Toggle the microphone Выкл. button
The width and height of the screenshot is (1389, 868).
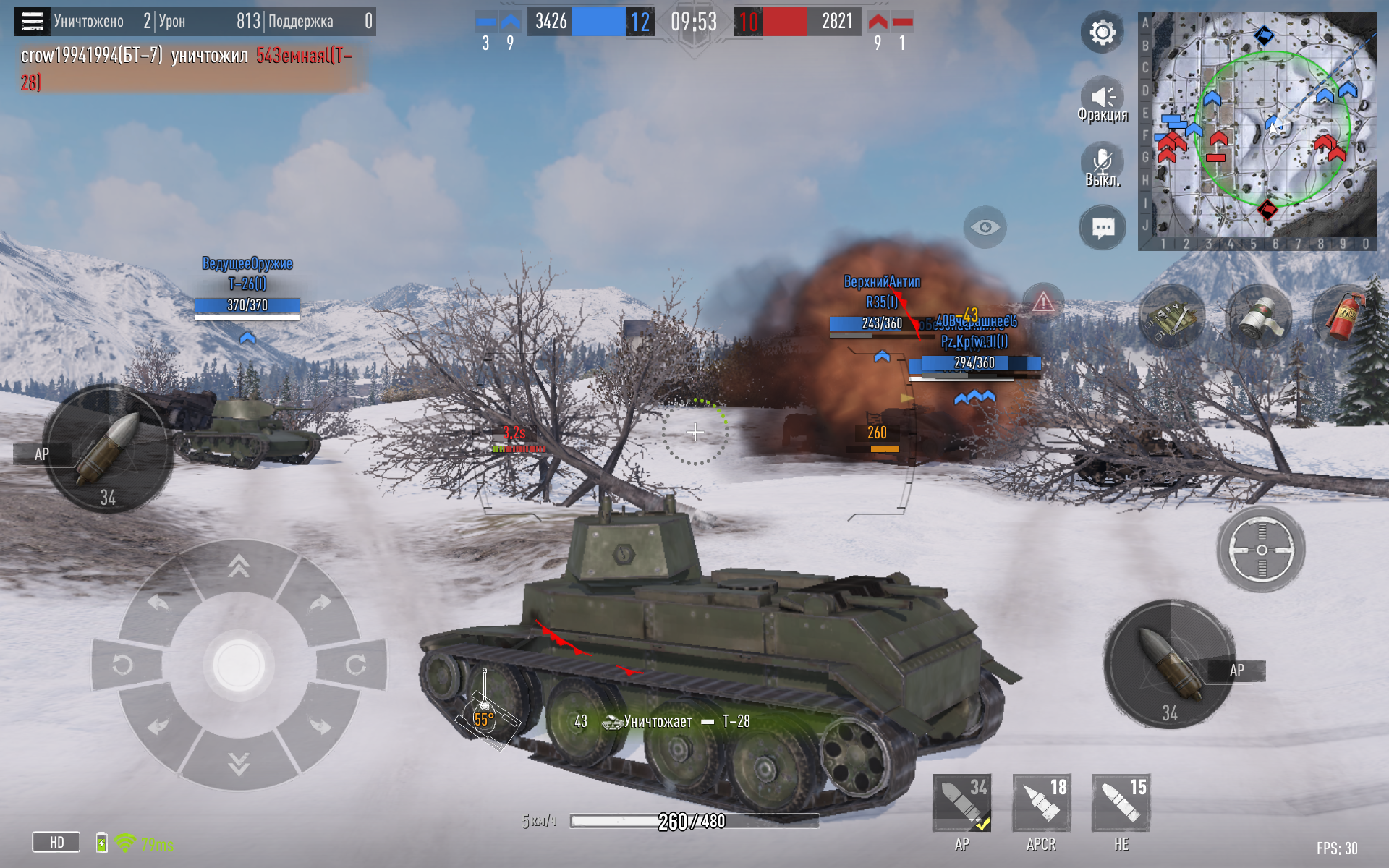(x=1102, y=163)
